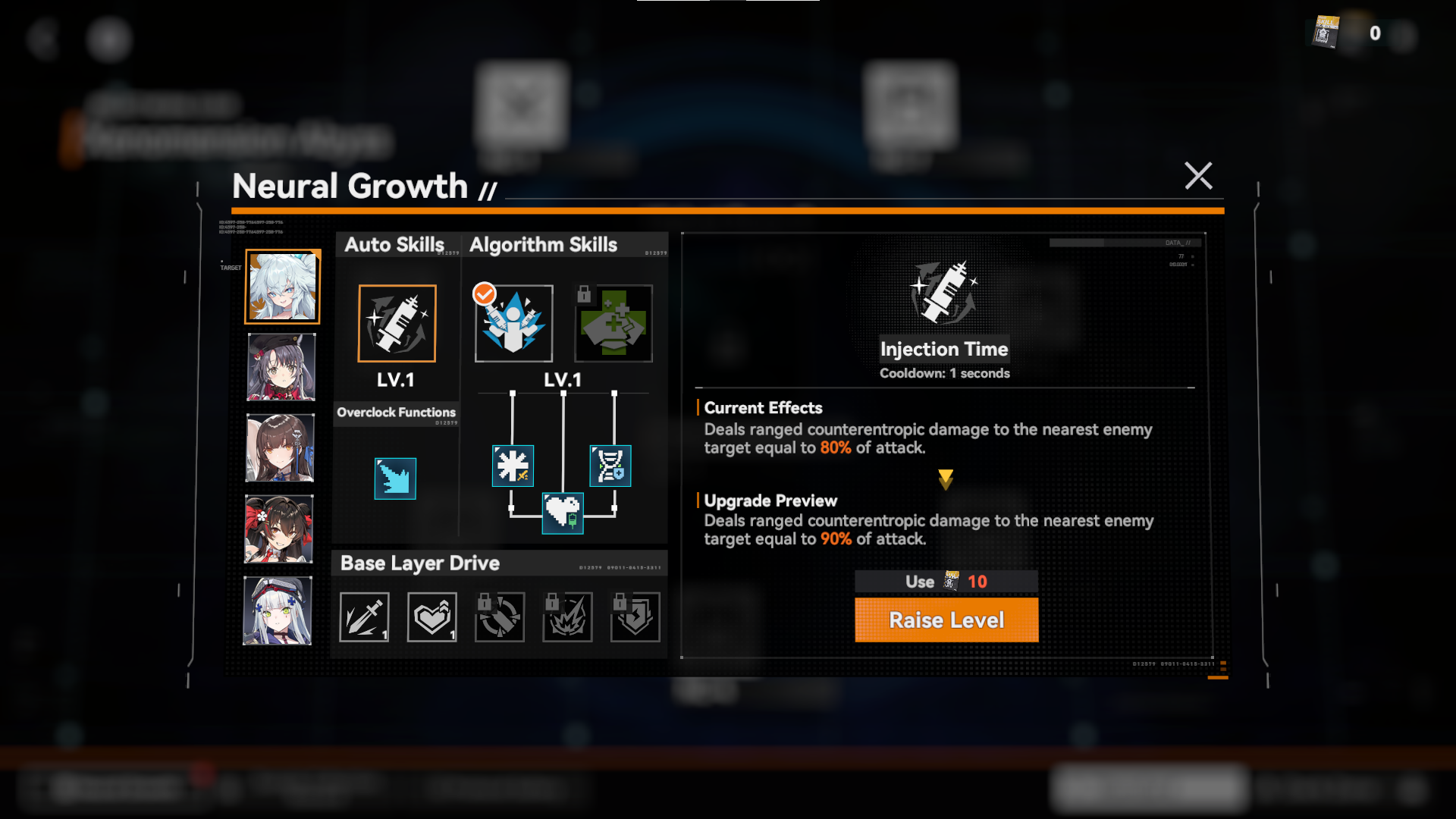
Task: Select the DNA helix skill tree node
Action: [610, 466]
